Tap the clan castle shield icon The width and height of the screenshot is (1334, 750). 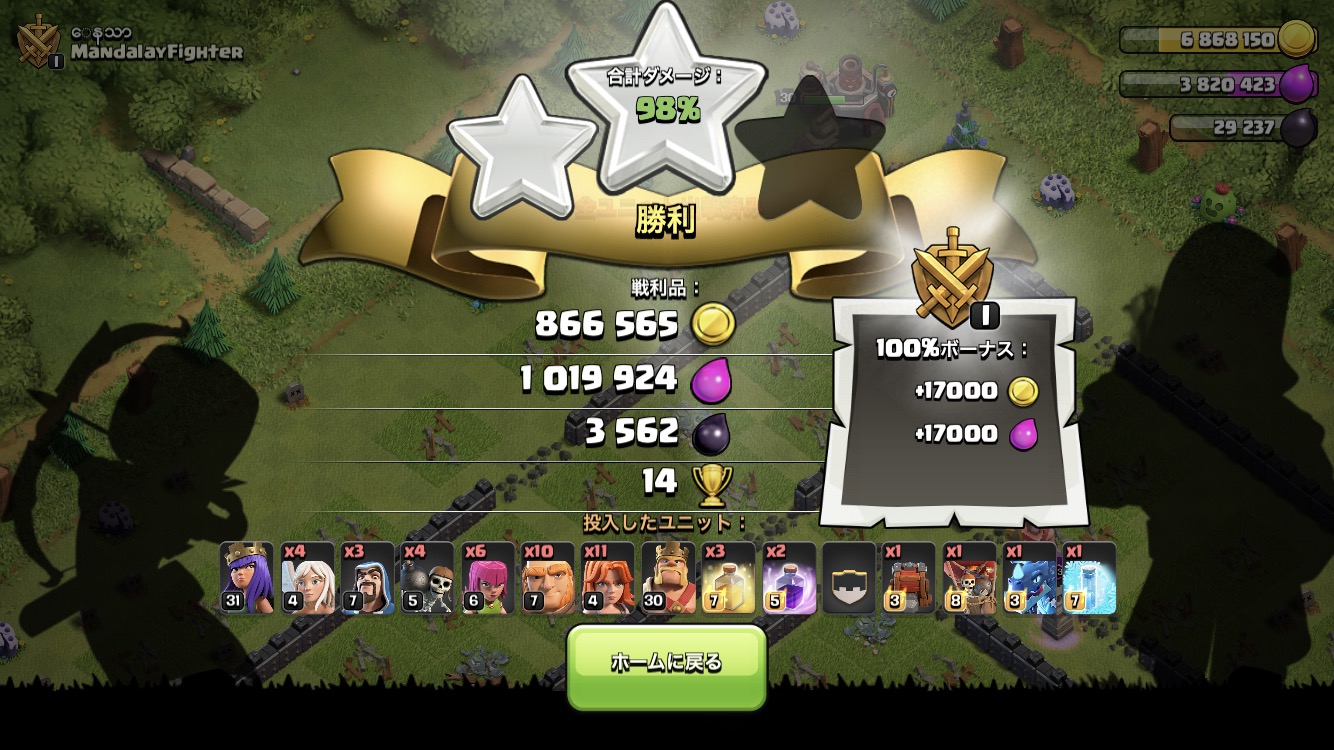click(849, 578)
